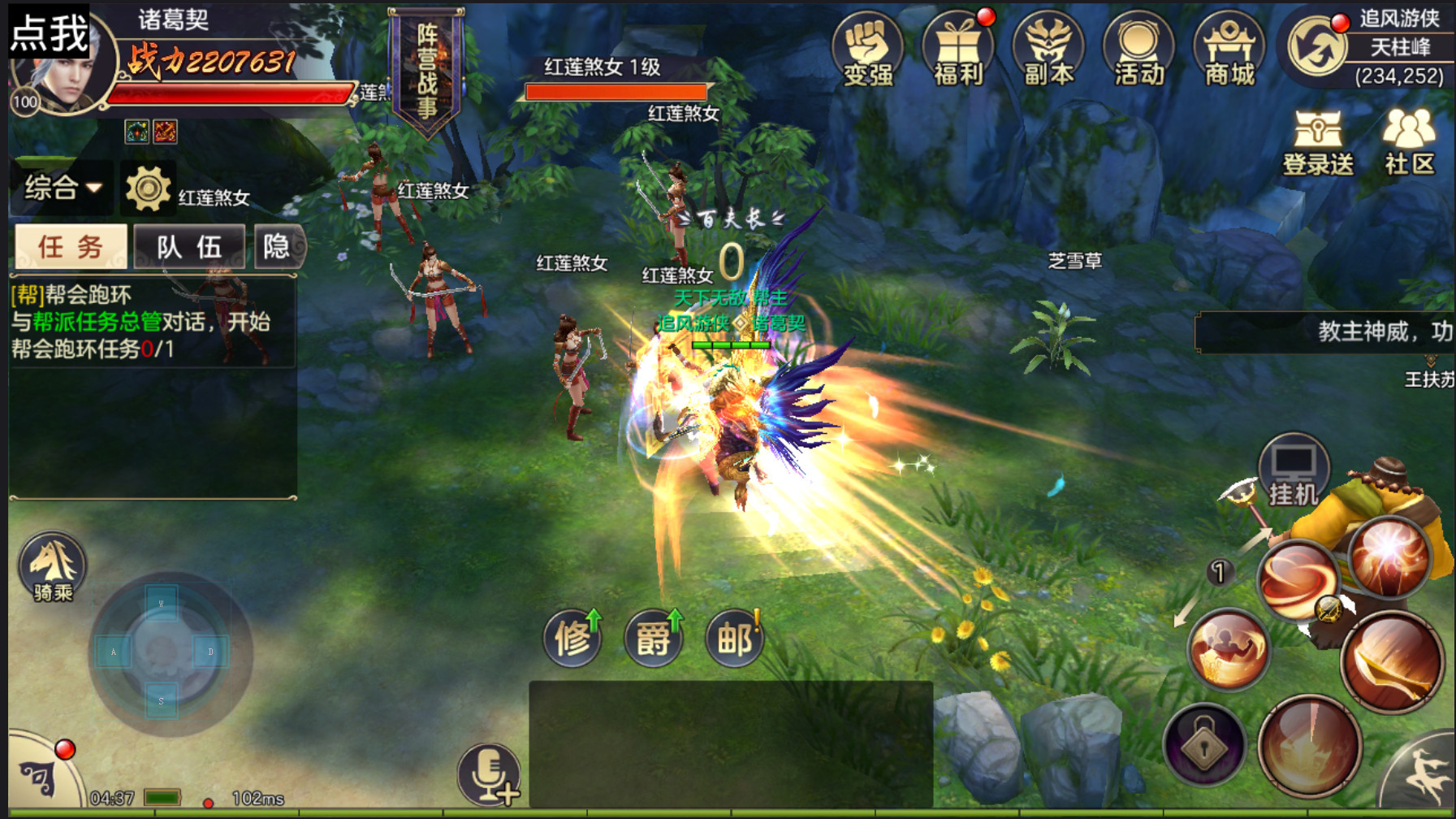The image size is (1456, 819).
Task: Open the 爵 title upgrade button
Action: tap(654, 639)
